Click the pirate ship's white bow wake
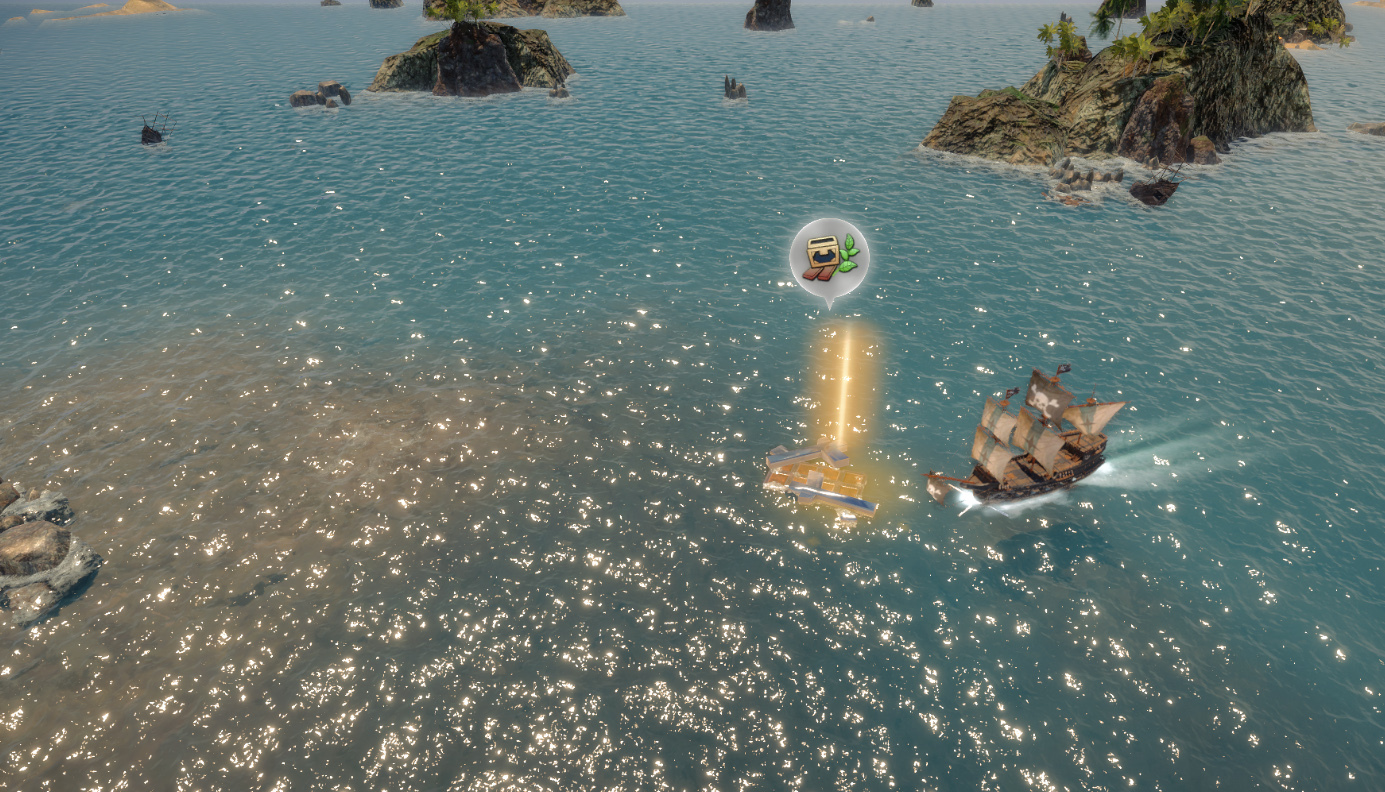Viewport: 1385px width, 792px height. point(966,499)
